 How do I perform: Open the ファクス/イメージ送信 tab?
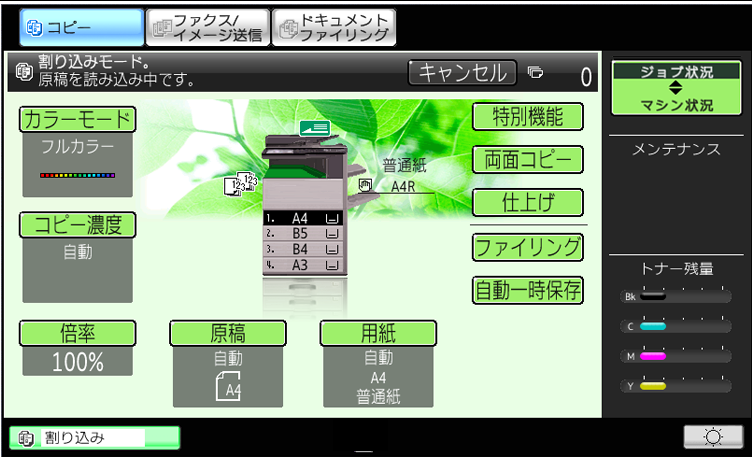click(207, 28)
